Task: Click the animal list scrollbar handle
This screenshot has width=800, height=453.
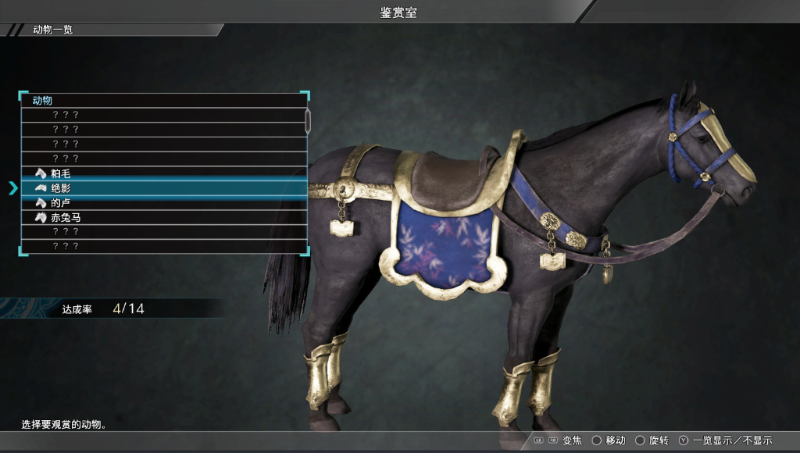Action: pyautogui.click(x=308, y=121)
